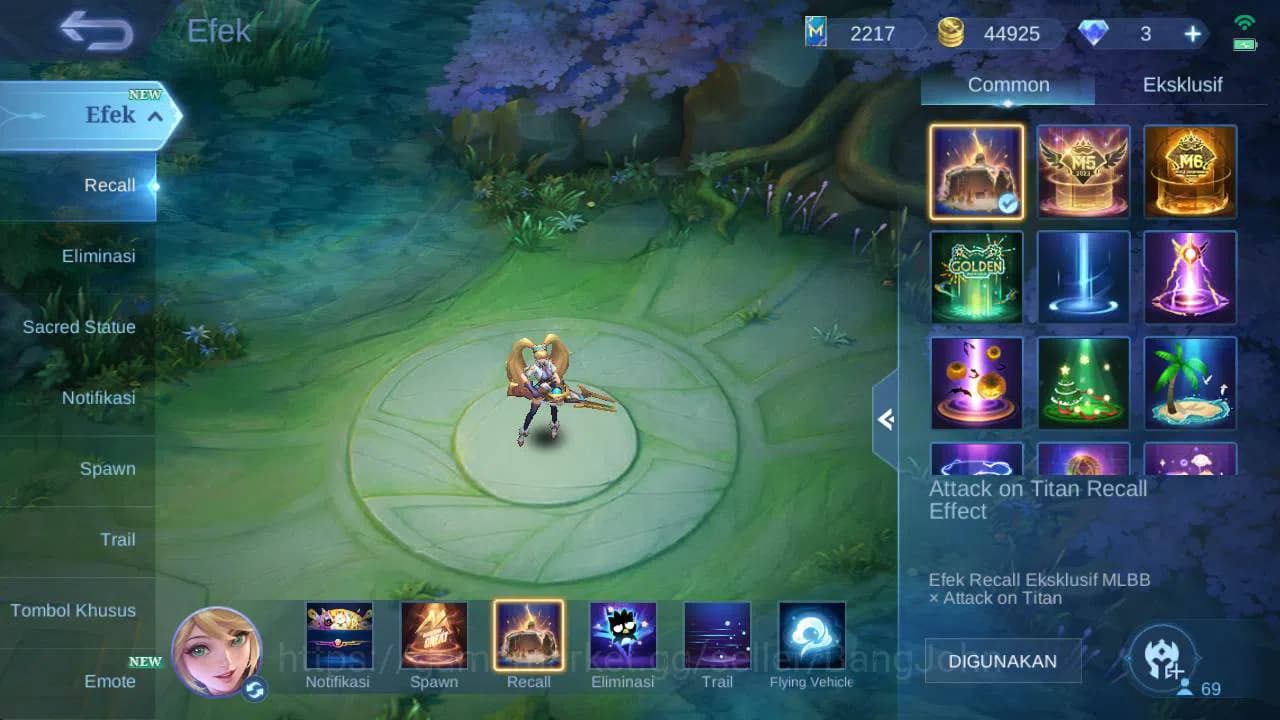Viewport: 1280px width, 720px height.
Task: Open the Notifikasi effect icon at the bottom
Action: coord(340,634)
